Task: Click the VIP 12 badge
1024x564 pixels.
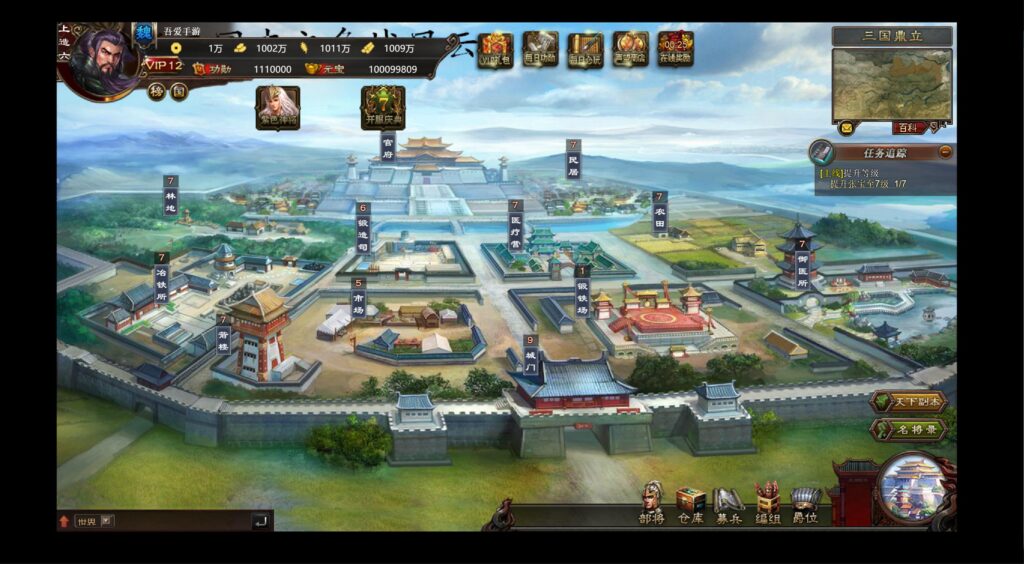Action: point(163,66)
